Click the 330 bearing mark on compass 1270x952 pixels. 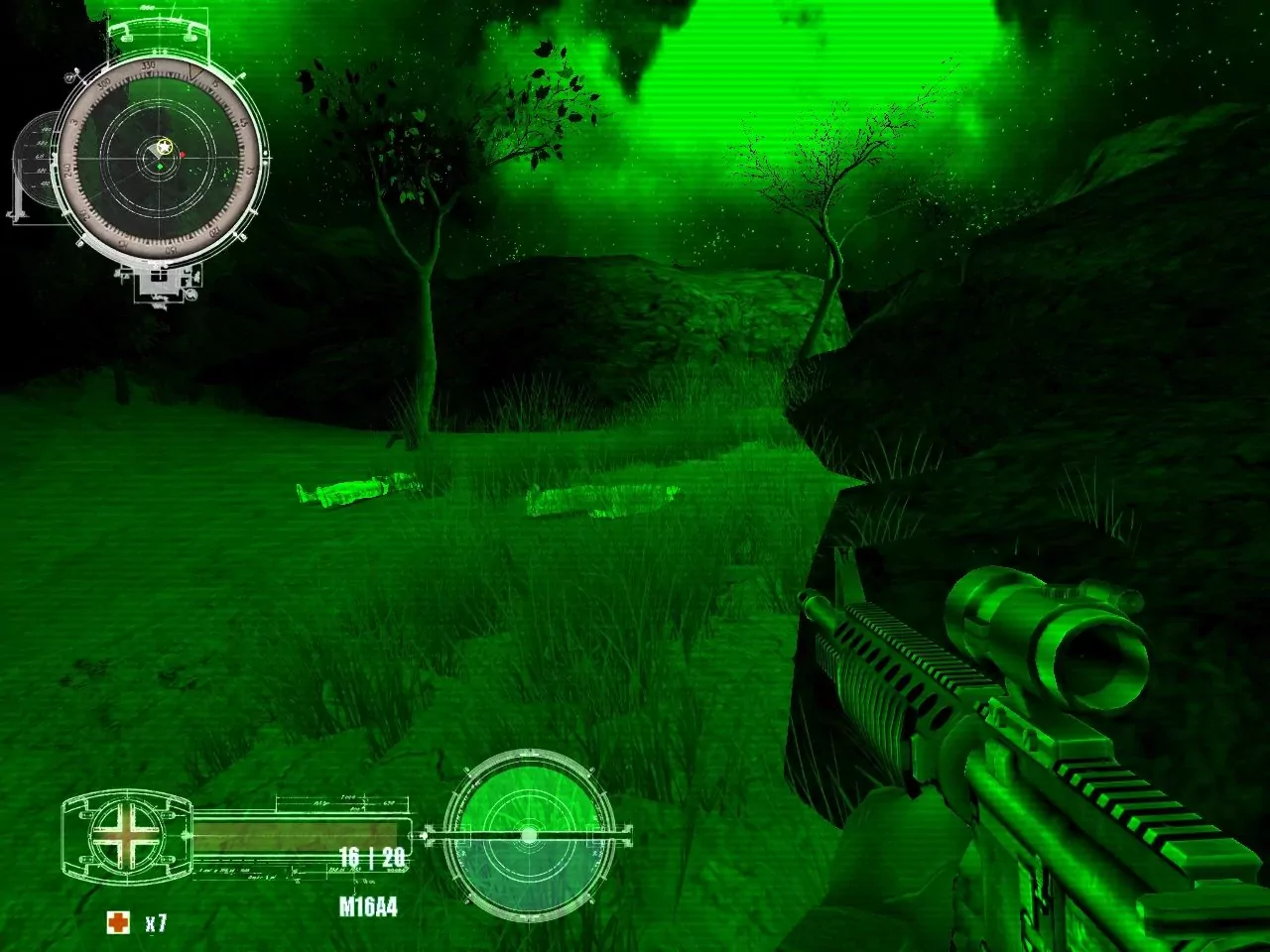[149, 65]
